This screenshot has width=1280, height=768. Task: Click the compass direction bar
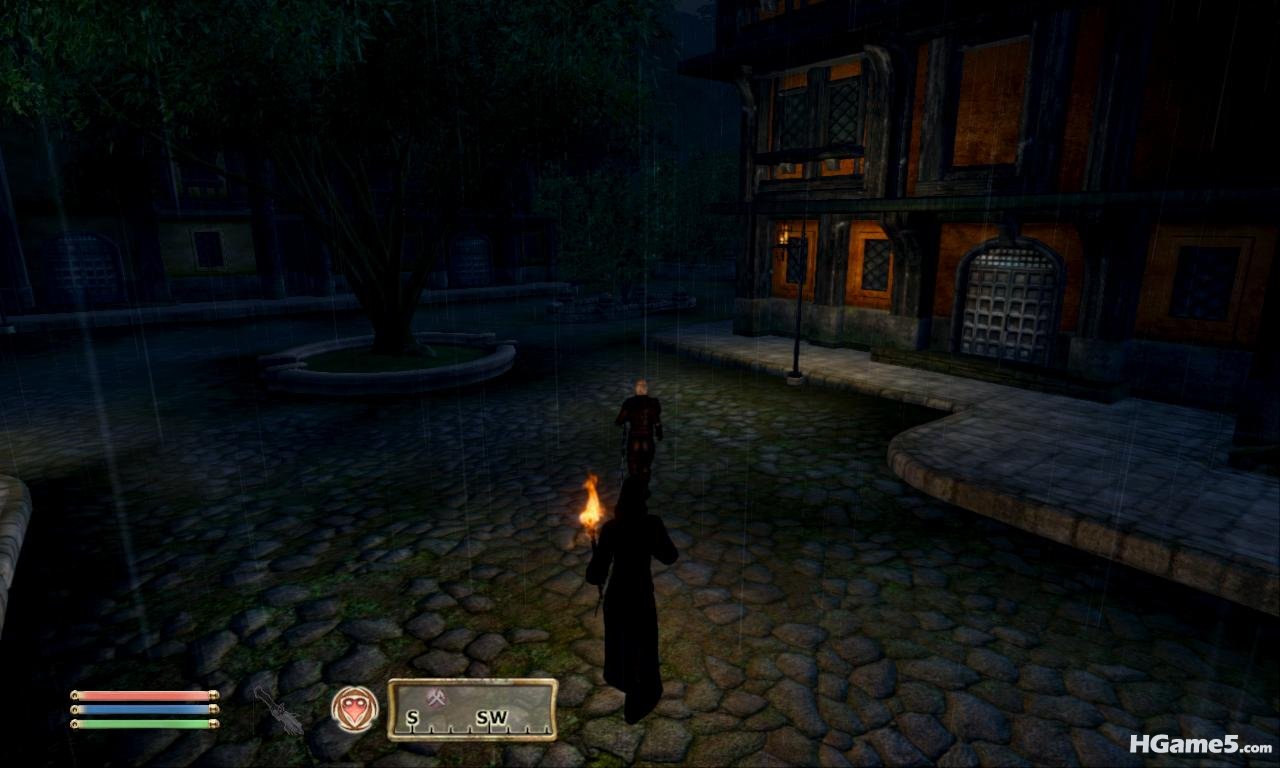(x=472, y=709)
